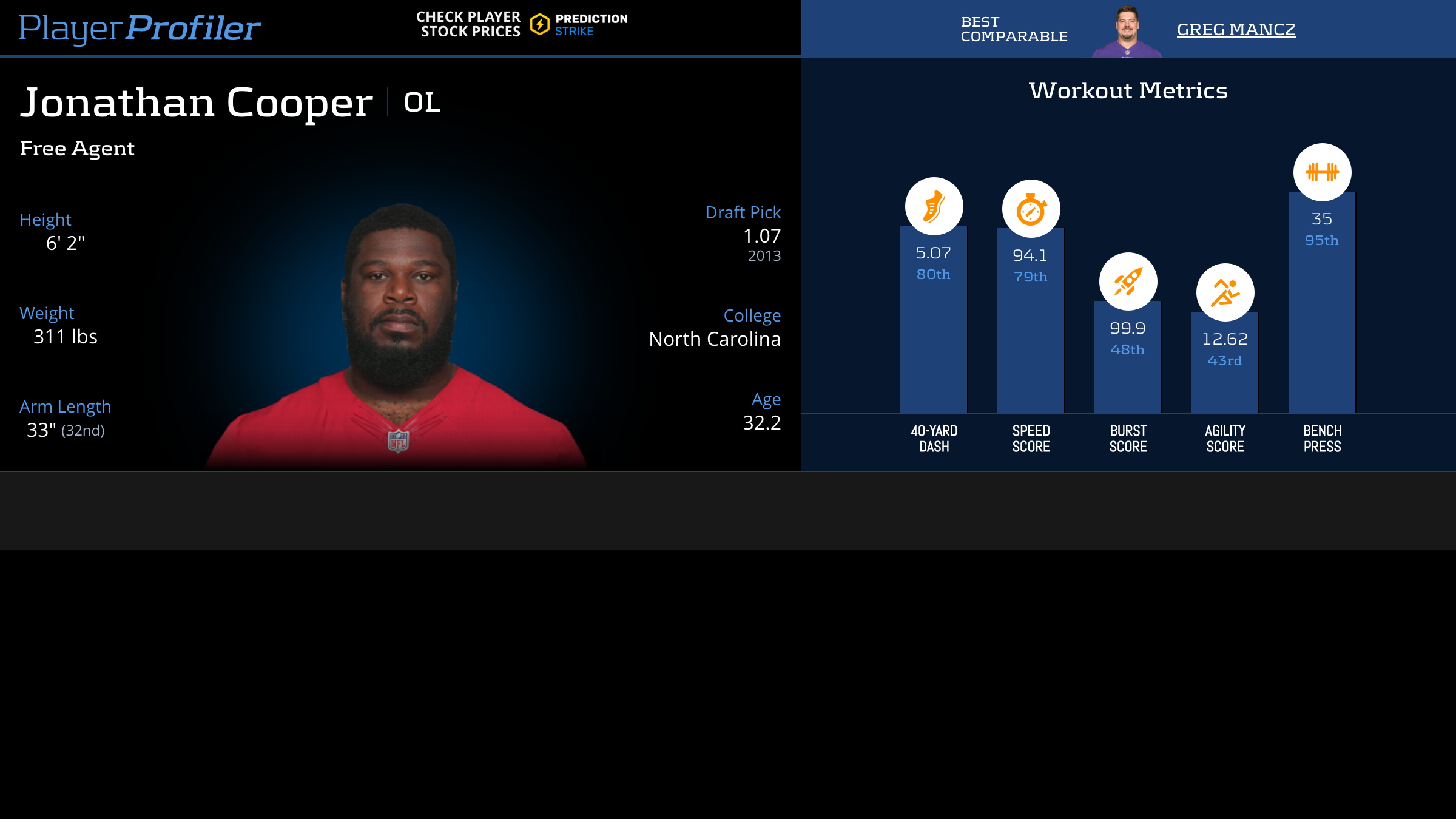Screen dimensions: 1456x819
Task: Click the 40-yard dash shoe icon
Action: coord(934,206)
